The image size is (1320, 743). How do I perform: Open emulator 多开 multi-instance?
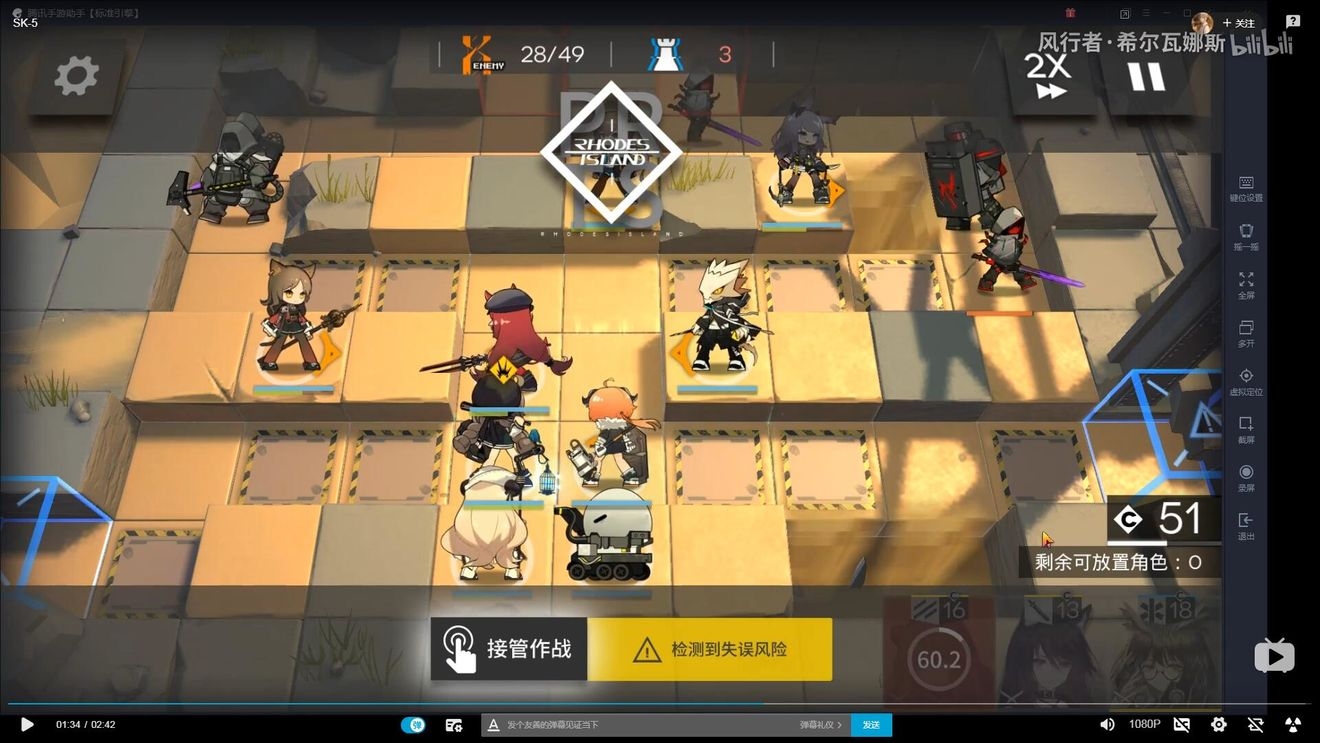pyautogui.click(x=1246, y=333)
